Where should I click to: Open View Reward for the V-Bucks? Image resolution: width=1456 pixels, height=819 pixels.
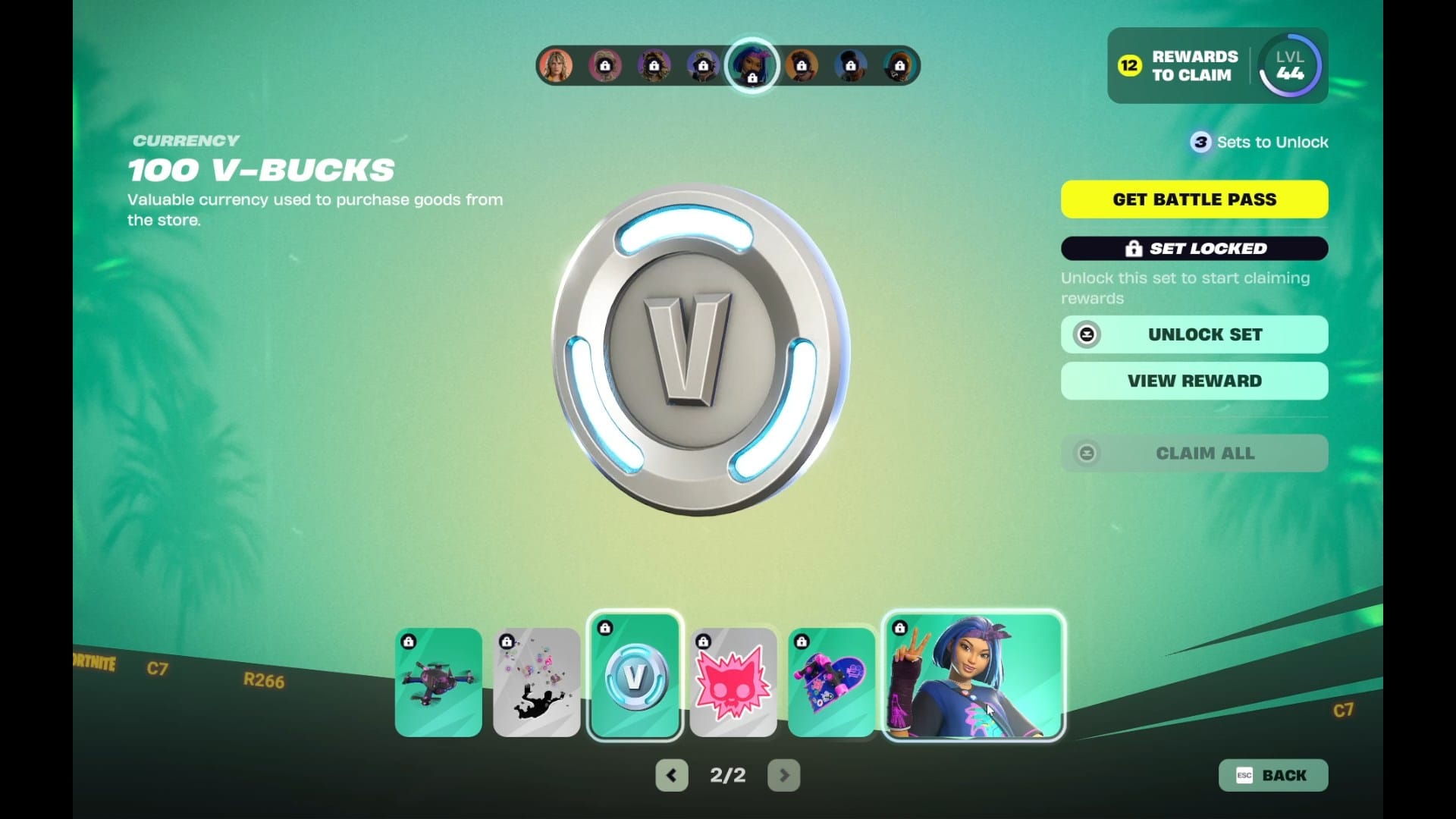[x=1194, y=381]
